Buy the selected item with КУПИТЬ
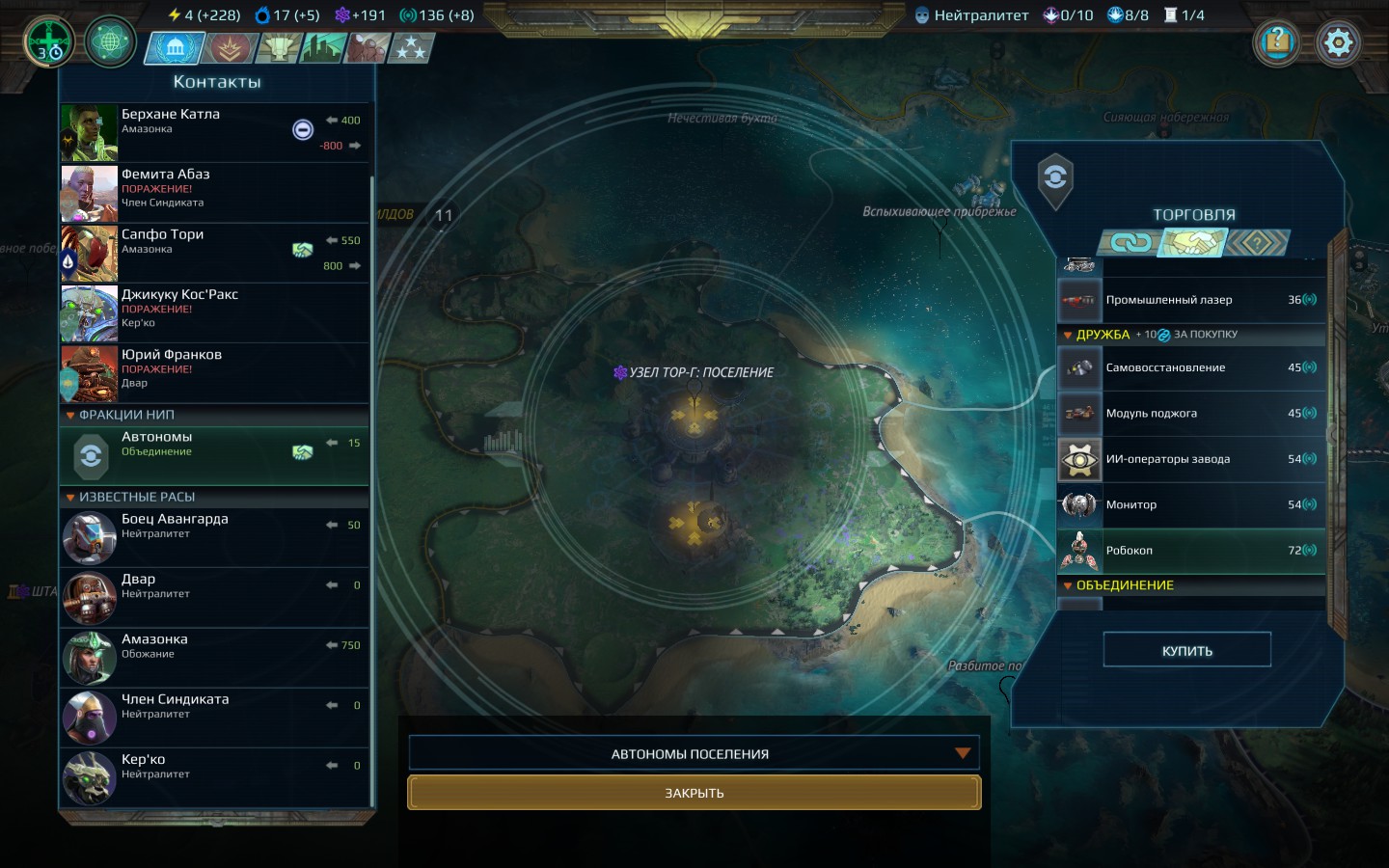The image size is (1389, 868). (1186, 650)
